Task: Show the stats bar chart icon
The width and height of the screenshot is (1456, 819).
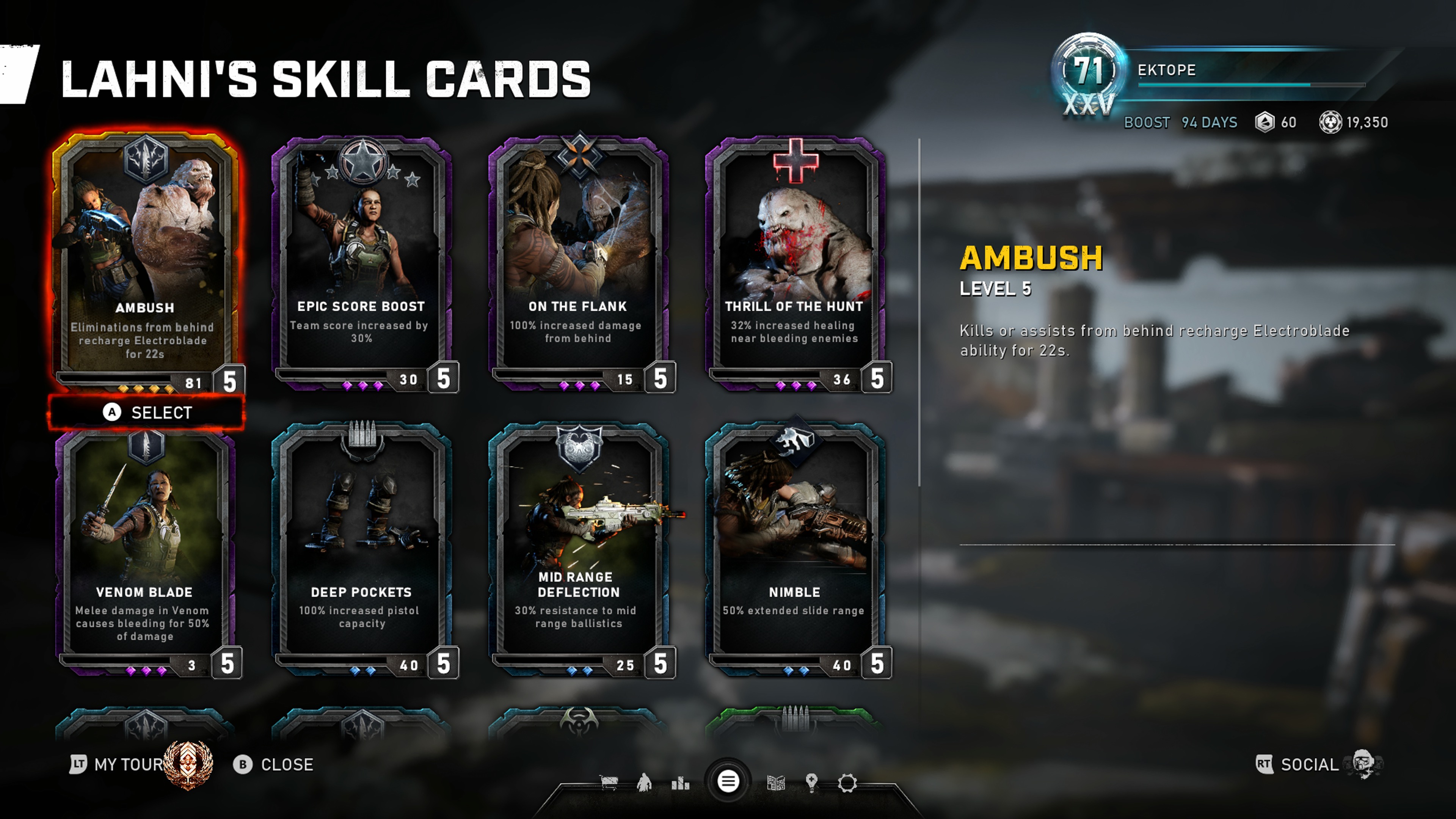Action: click(x=681, y=783)
